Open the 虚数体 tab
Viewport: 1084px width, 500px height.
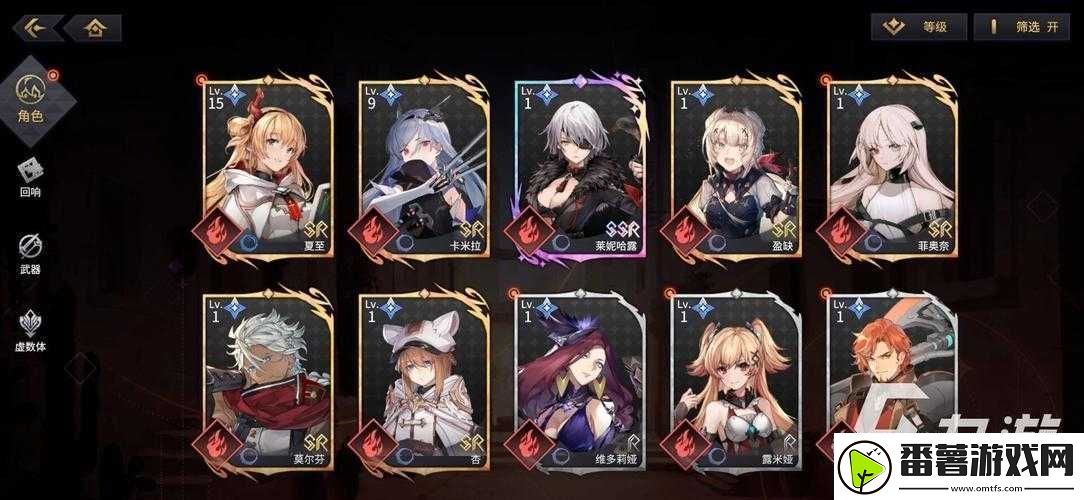point(30,330)
